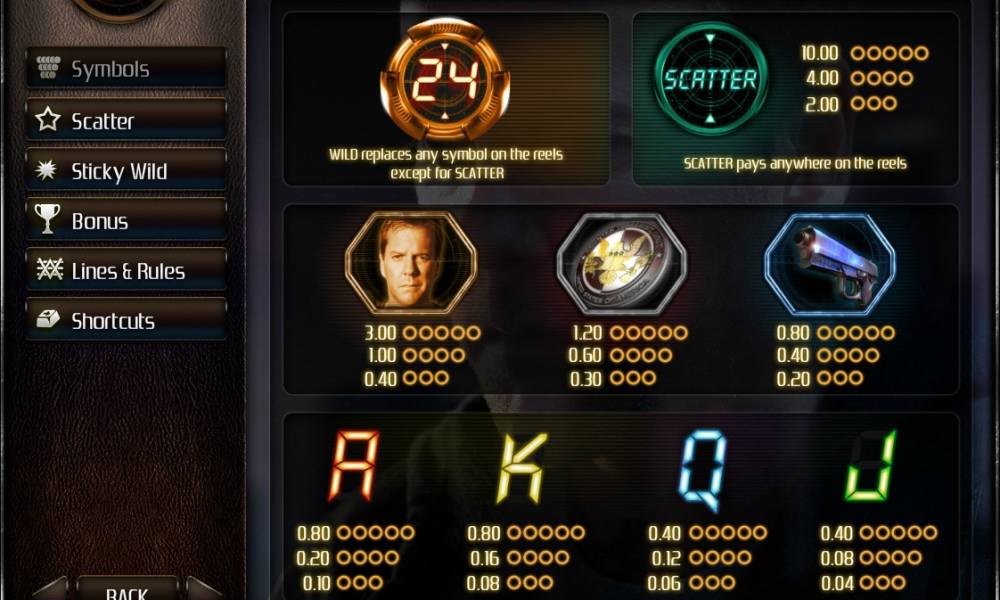Screen dimensions: 1000x600
Task: Open Lines & Rules section
Action: tap(125, 271)
